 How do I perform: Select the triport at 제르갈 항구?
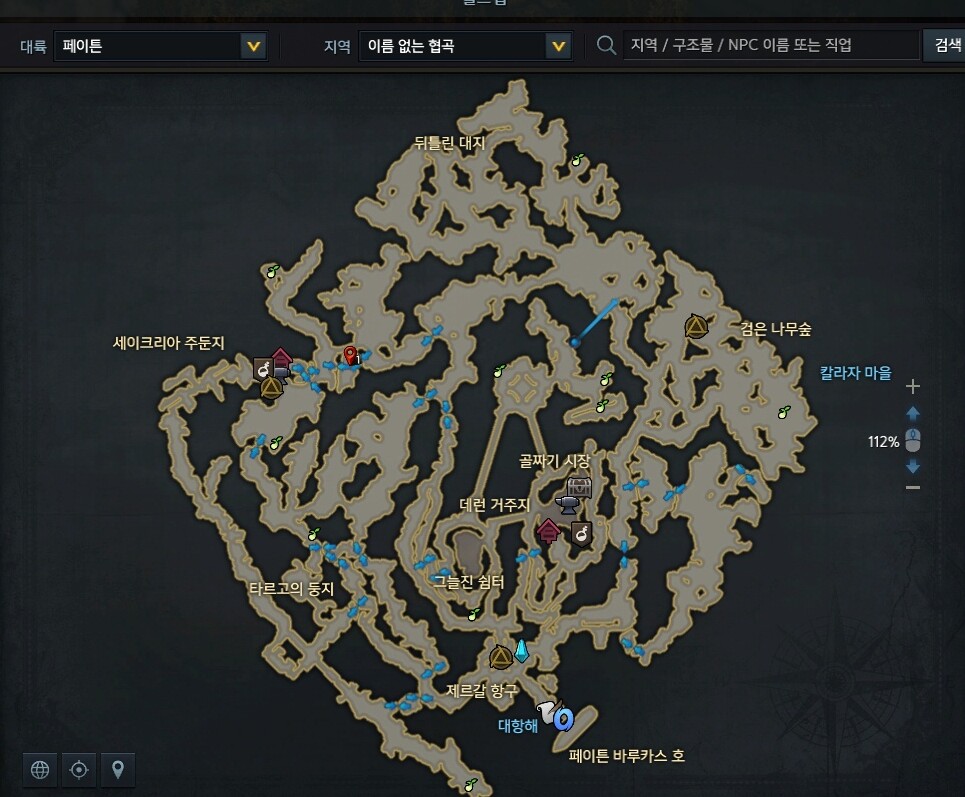click(x=501, y=657)
